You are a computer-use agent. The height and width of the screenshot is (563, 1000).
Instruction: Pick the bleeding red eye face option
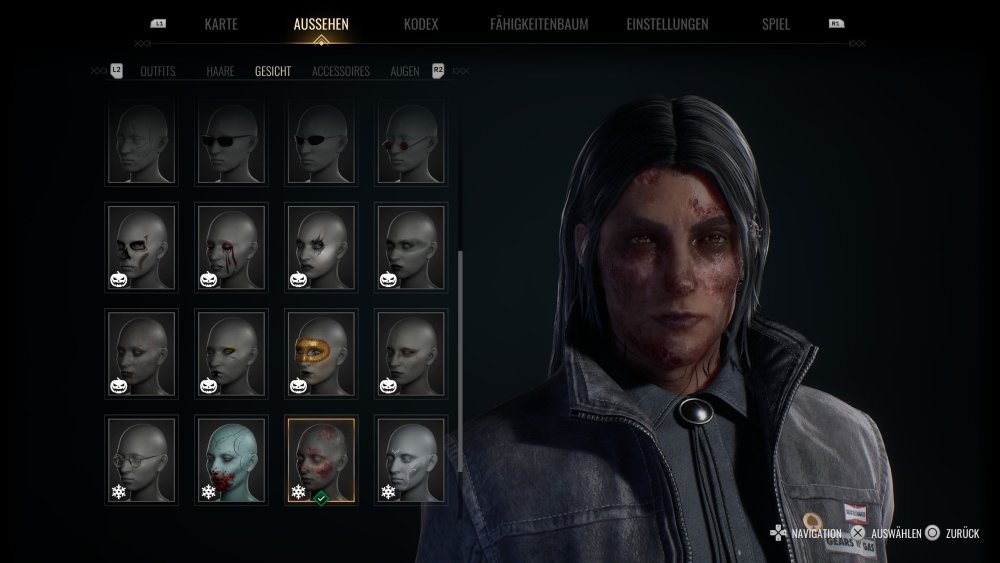[231, 248]
